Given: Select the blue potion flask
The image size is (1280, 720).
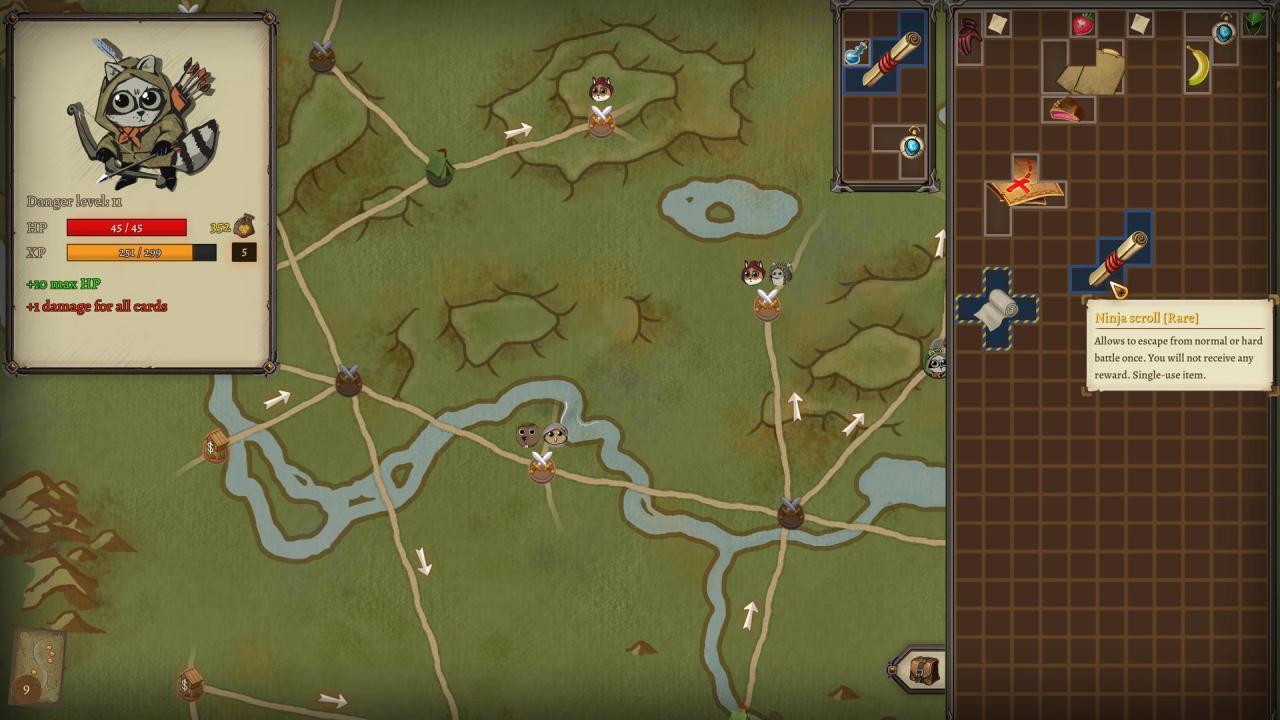Looking at the screenshot, I should (x=855, y=53).
